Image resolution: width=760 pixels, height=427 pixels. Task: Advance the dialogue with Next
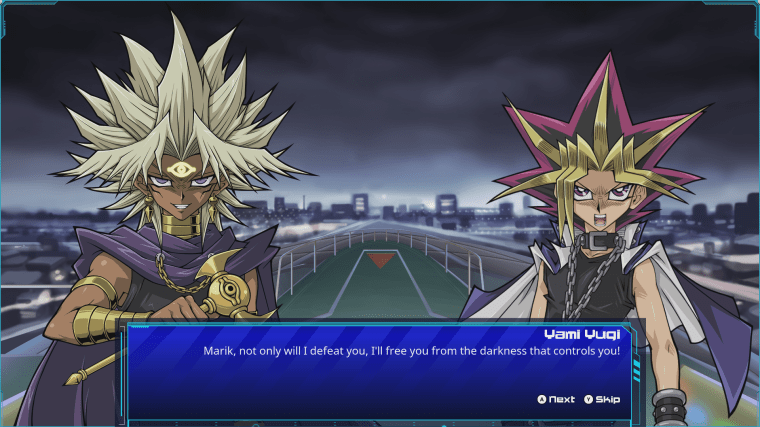(x=556, y=399)
